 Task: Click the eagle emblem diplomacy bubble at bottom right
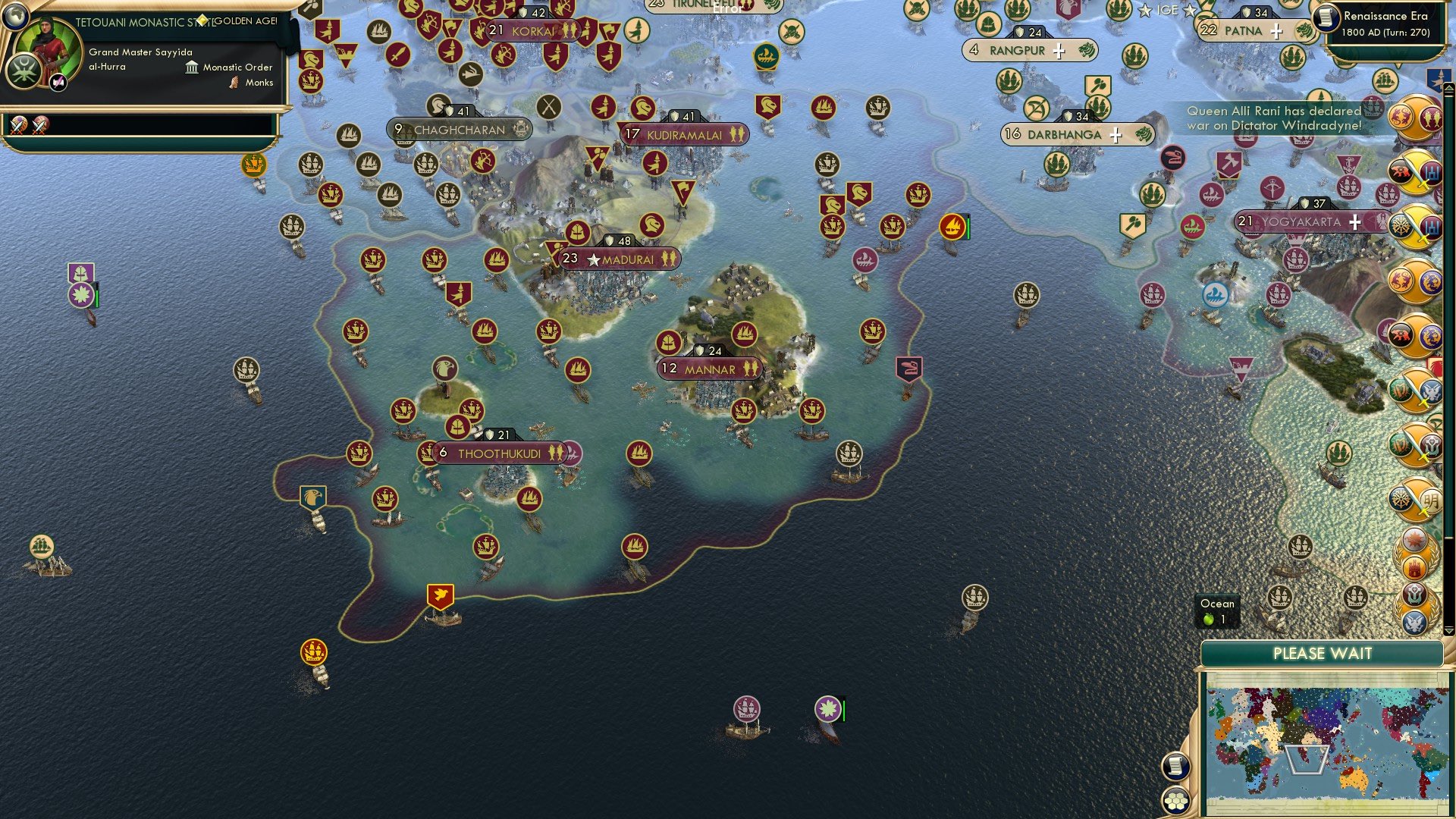[x=1414, y=623]
